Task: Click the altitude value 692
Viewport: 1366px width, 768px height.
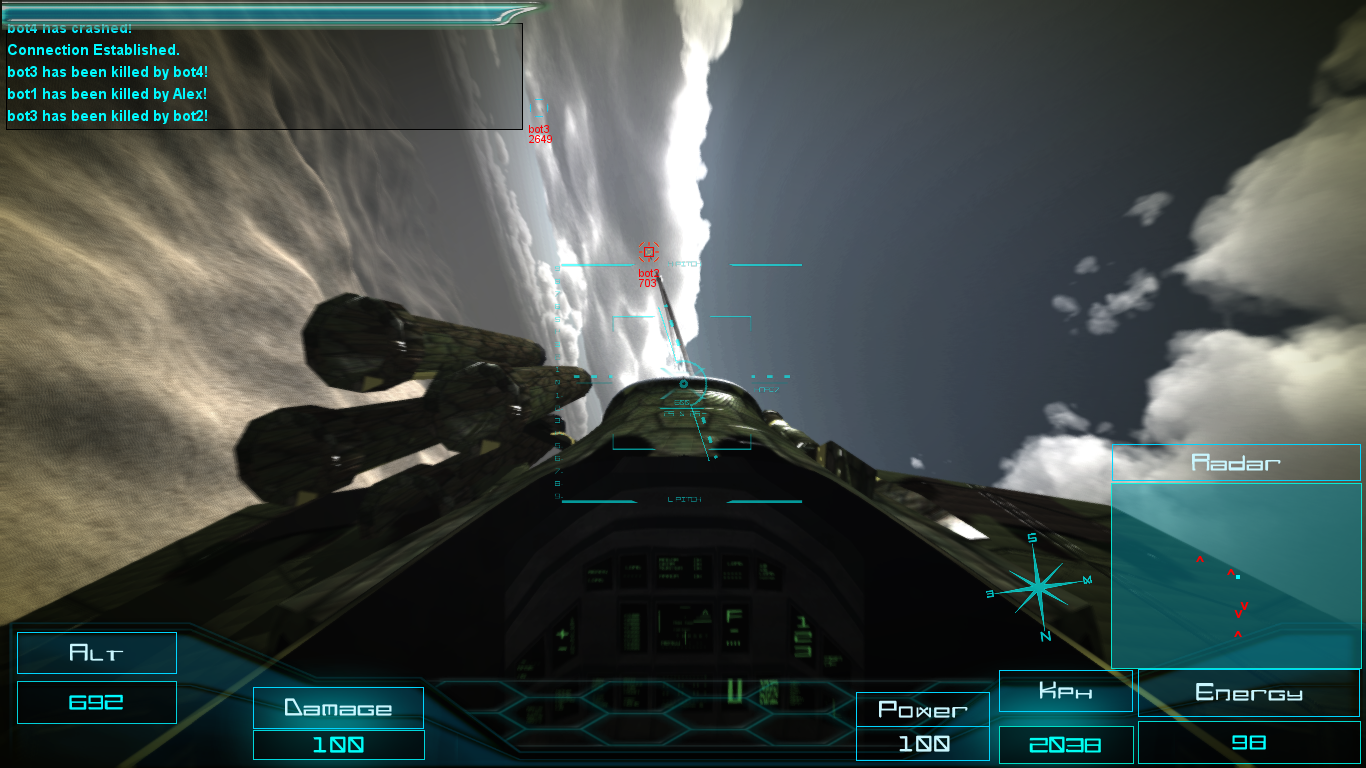Action: tap(96, 703)
